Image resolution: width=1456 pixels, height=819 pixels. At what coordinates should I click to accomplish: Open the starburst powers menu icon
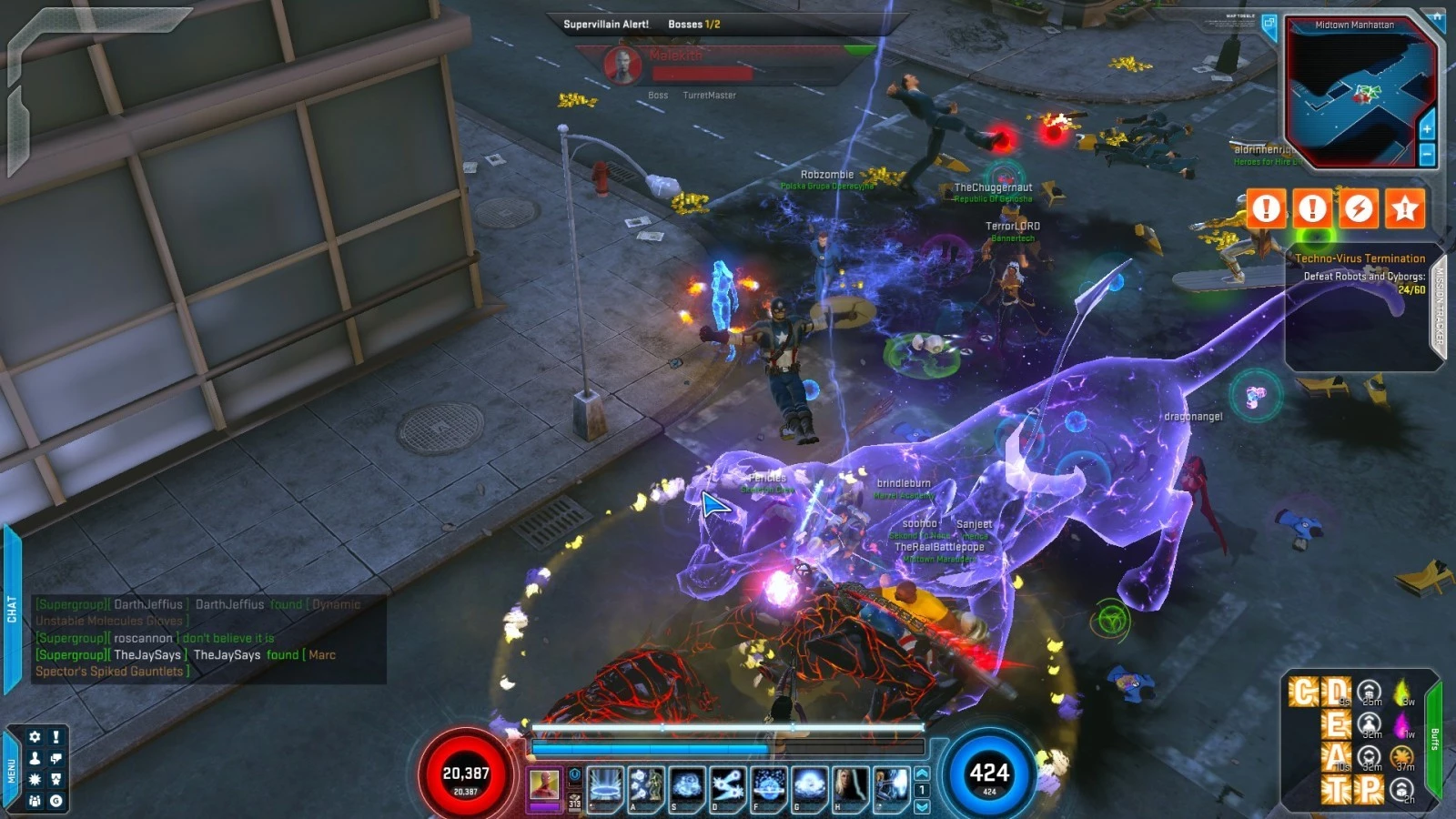point(35,780)
